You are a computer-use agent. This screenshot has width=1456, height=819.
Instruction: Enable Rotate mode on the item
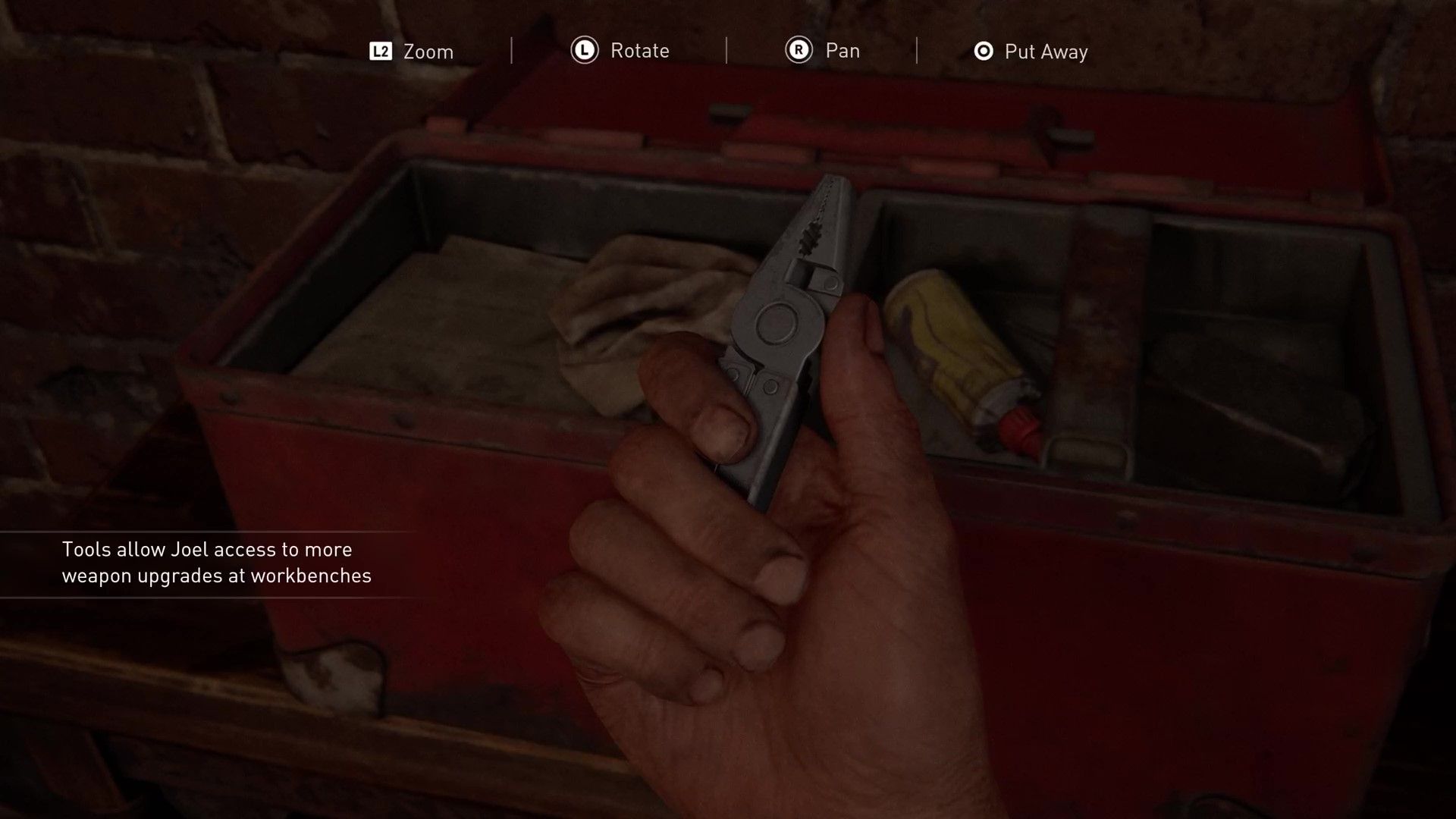point(639,51)
